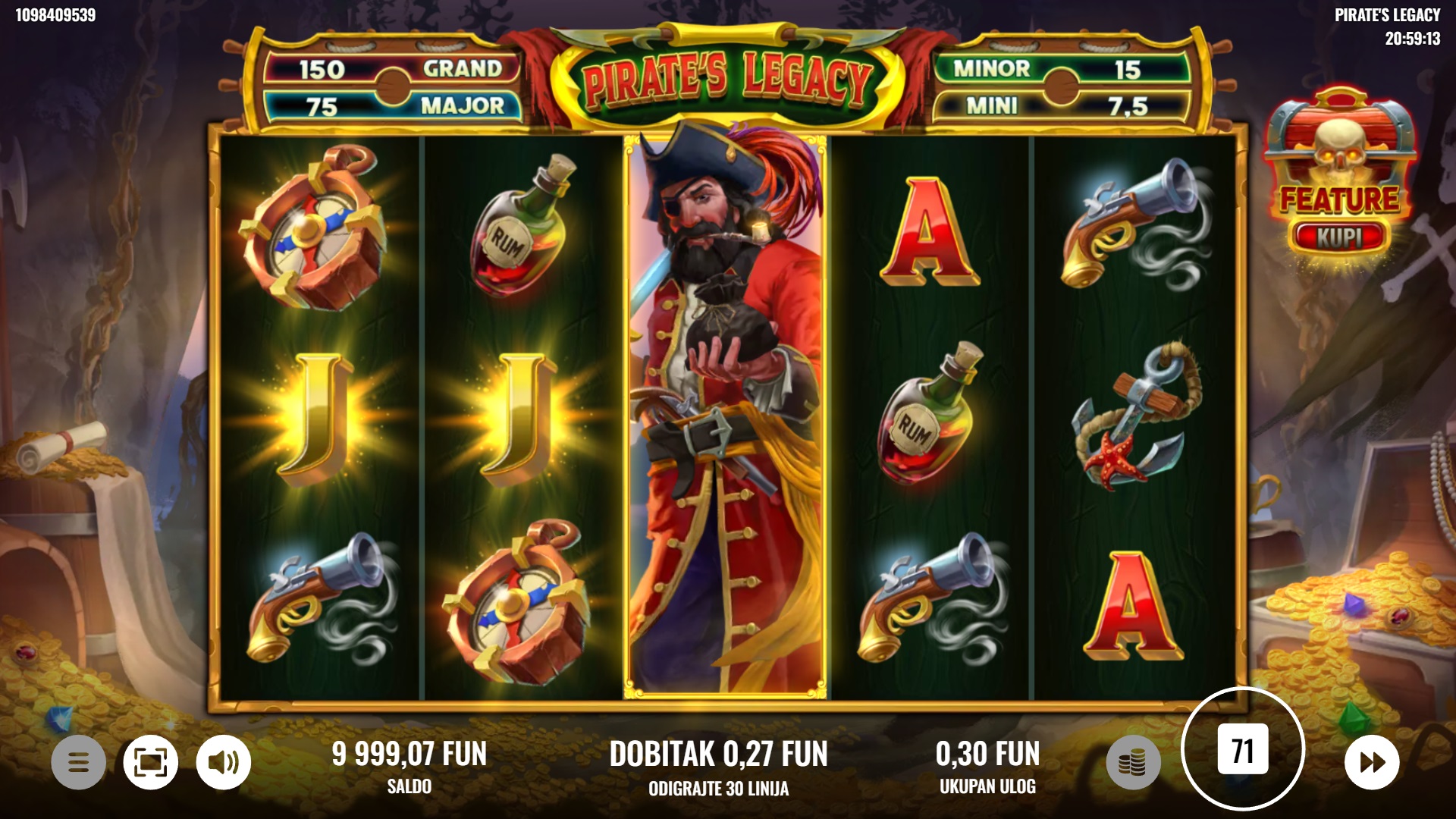Image resolution: width=1456 pixels, height=819 pixels.
Task: Click the spin button showing 71
Action: [x=1242, y=750]
